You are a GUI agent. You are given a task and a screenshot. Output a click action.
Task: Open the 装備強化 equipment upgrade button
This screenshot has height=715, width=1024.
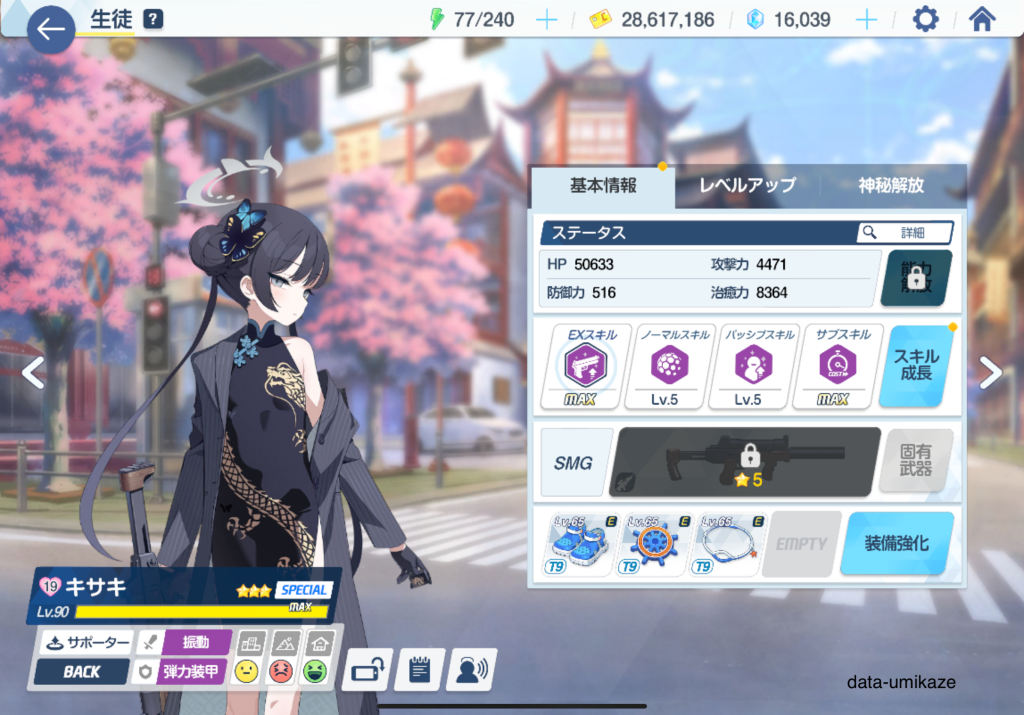[896, 544]
